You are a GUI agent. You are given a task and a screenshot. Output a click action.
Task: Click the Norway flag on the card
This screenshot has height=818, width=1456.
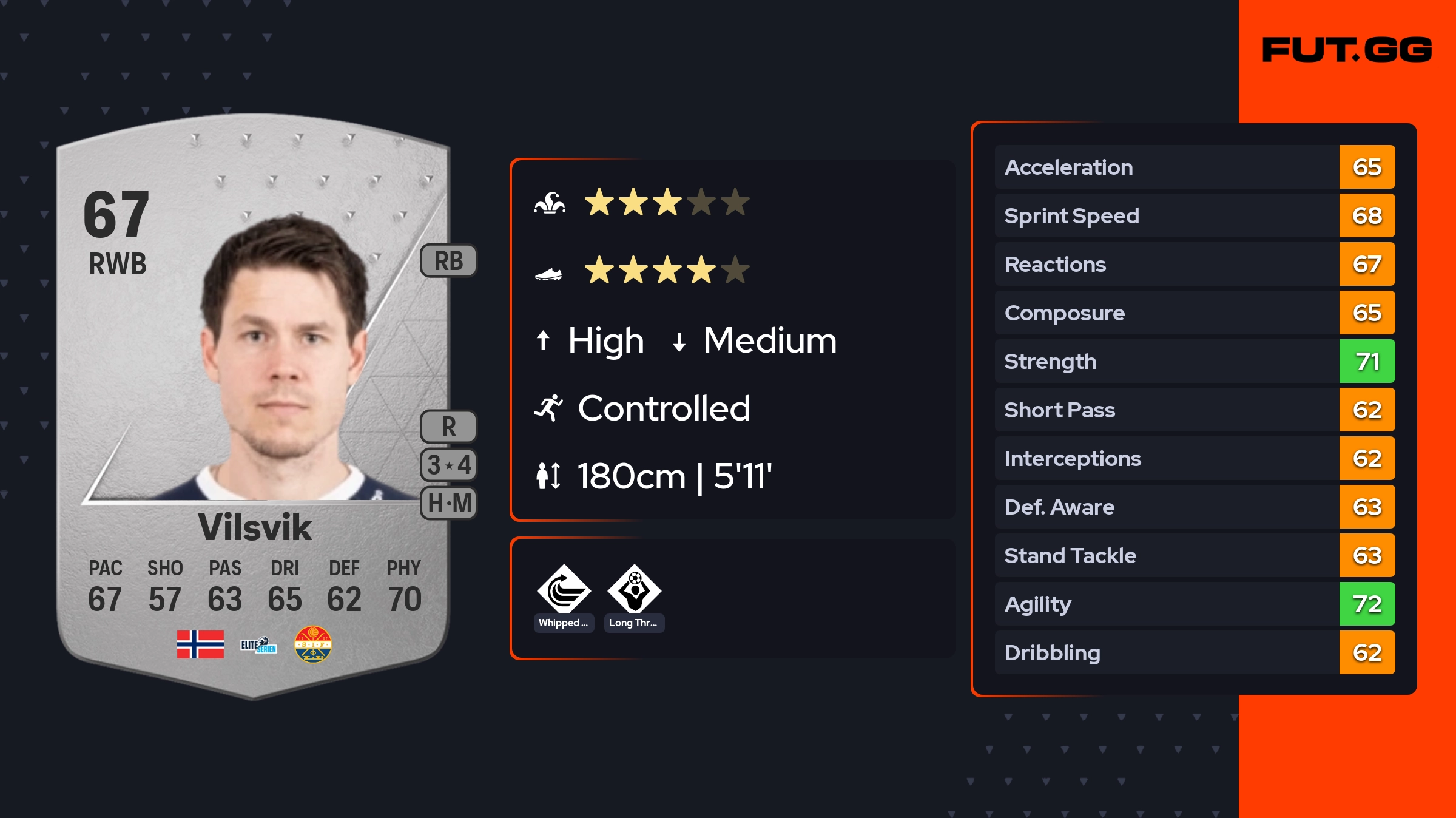(200, 644)
